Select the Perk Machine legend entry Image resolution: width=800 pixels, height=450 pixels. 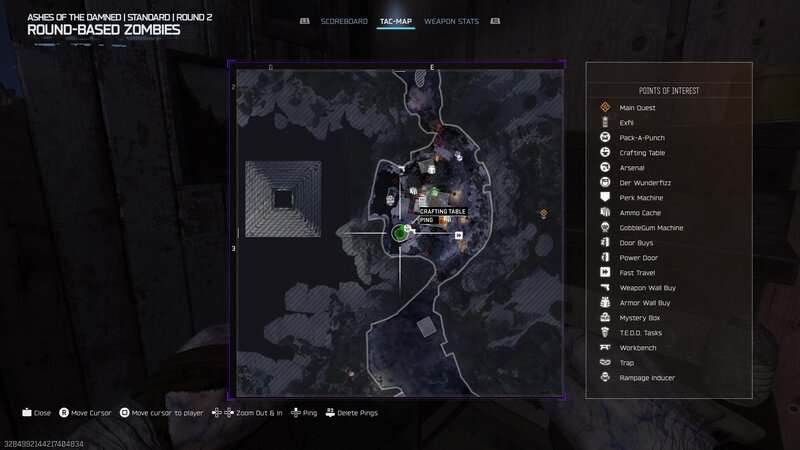click(x=641, y=198)
